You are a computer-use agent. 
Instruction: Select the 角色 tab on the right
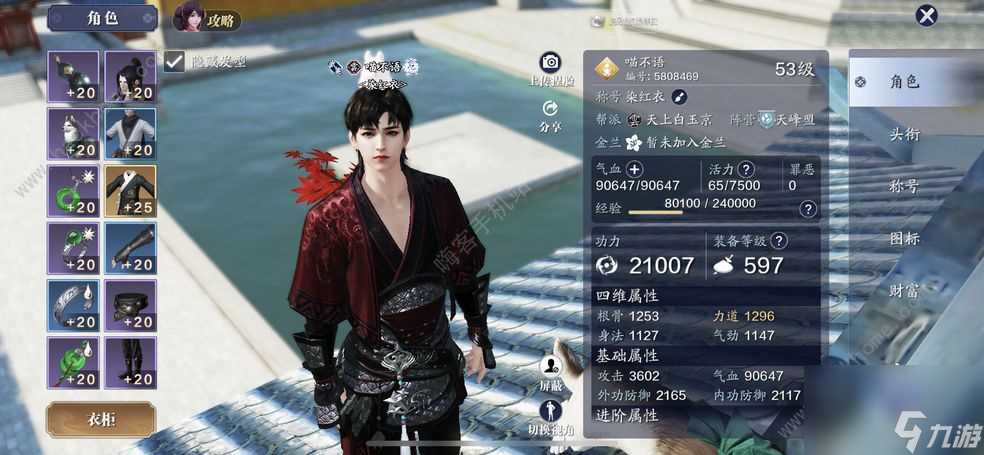click(904, 81)
